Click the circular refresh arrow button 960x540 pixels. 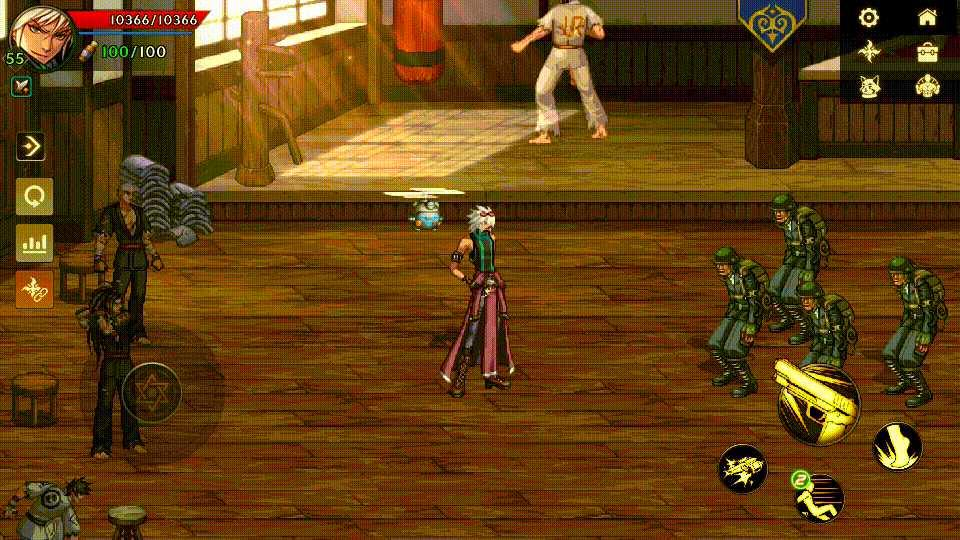(34, 196)
